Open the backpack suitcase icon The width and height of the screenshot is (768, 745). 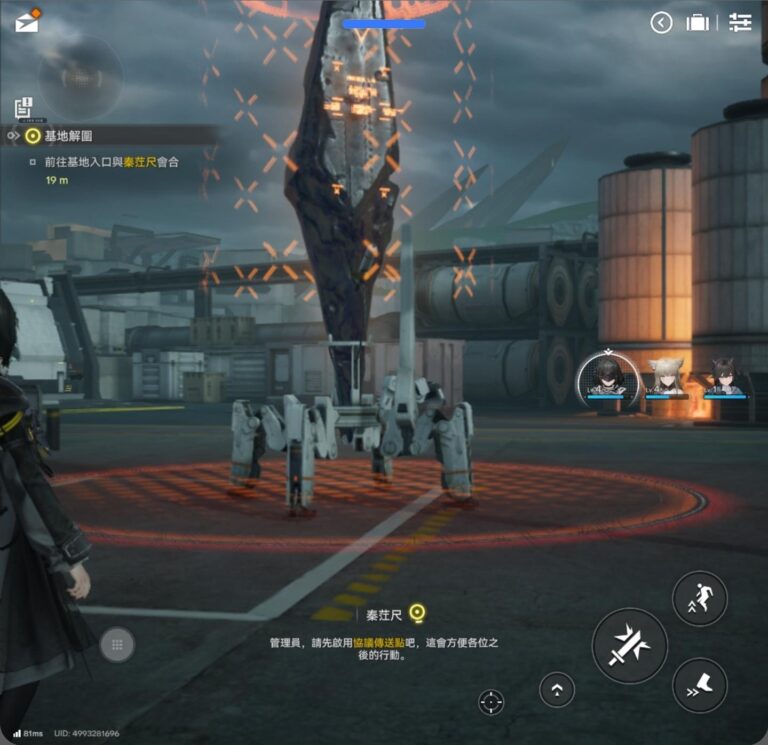[699, 23]
